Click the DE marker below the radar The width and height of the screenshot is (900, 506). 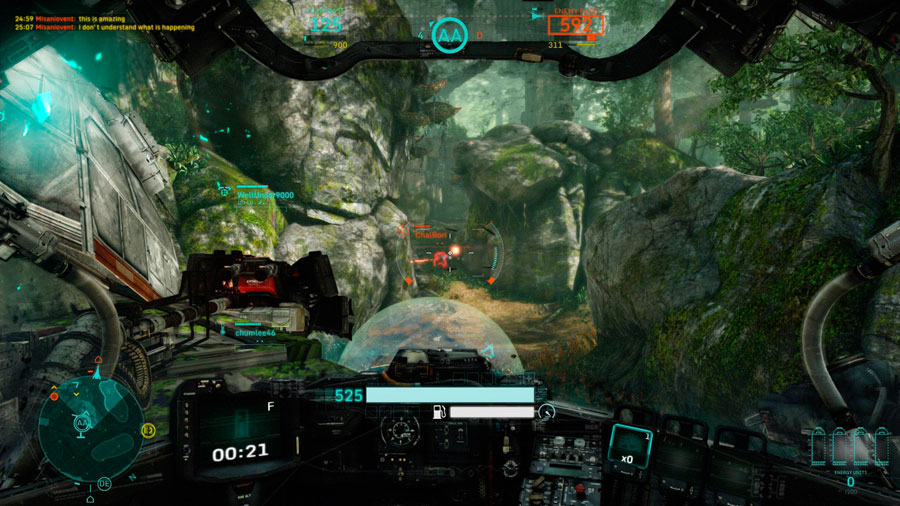pos(104,483)
